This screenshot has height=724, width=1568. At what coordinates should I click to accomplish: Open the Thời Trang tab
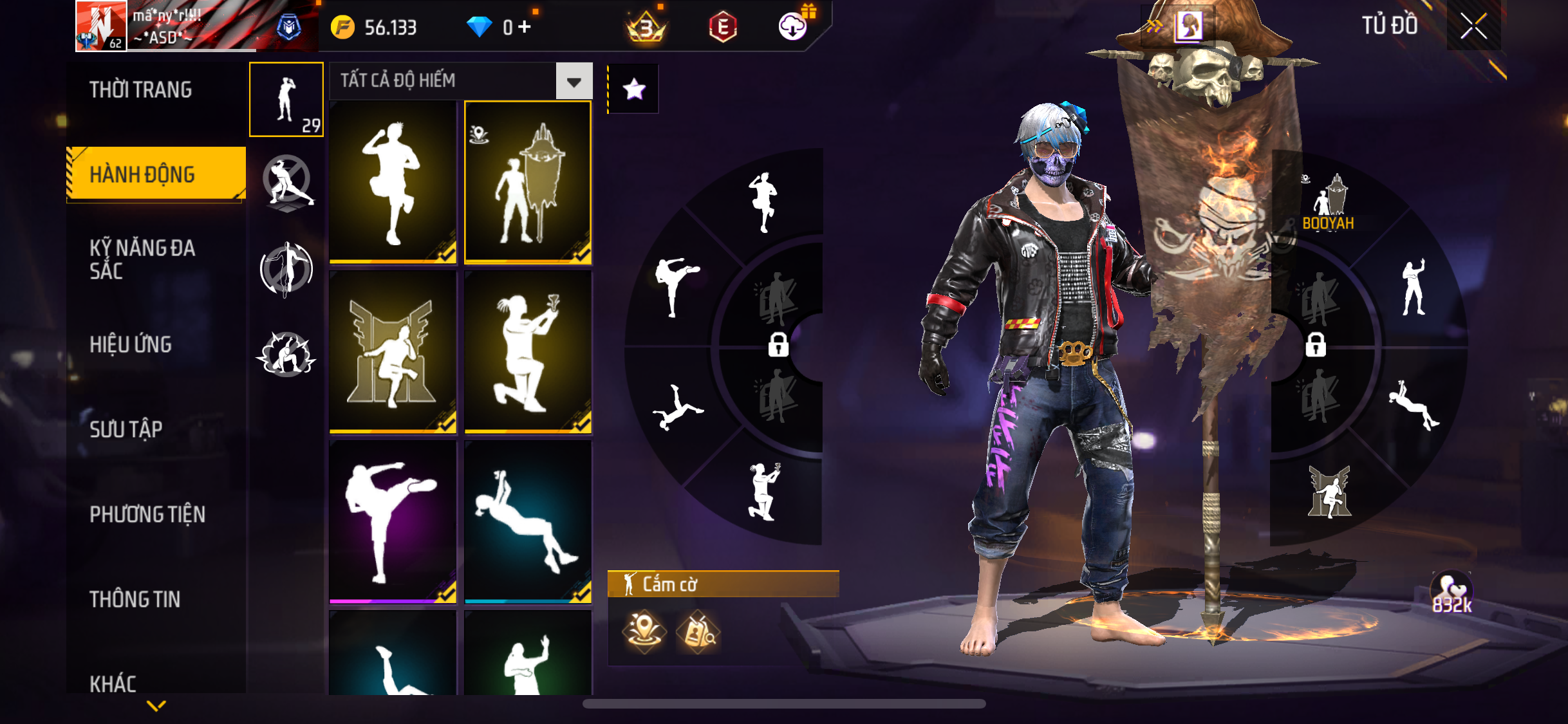141,89
